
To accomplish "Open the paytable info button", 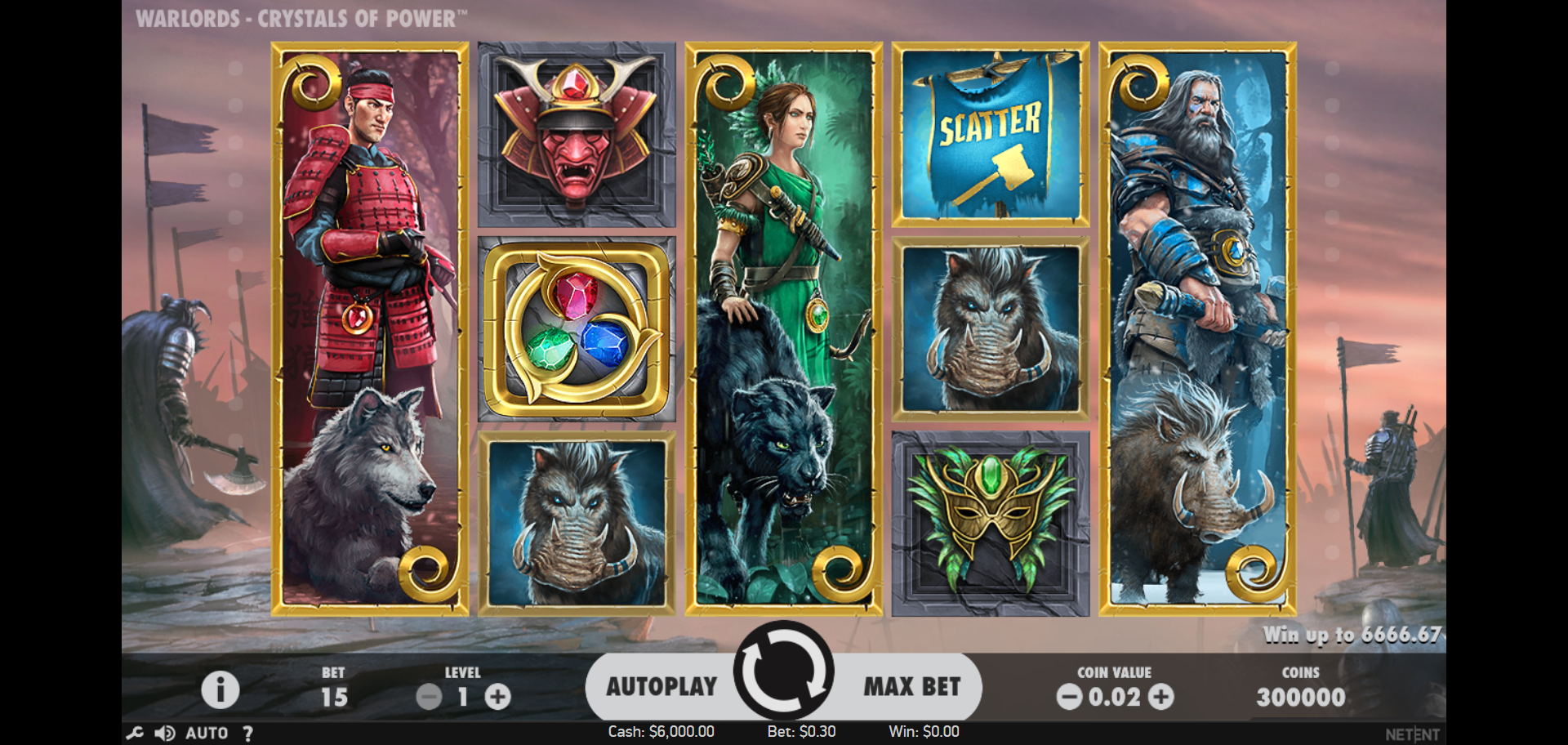I will pos(220,689).
